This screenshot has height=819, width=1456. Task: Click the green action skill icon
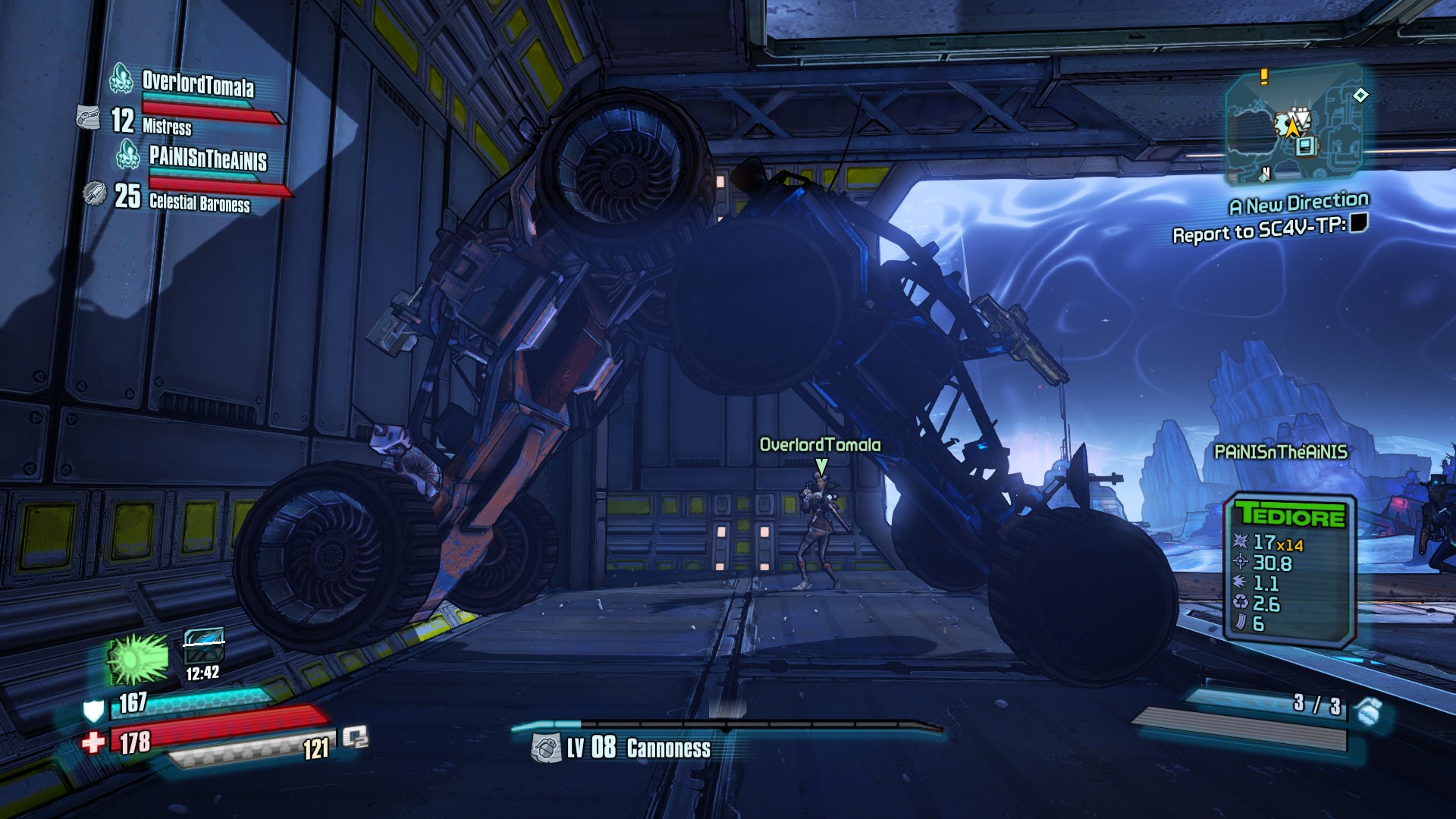(x=138, y=657)
